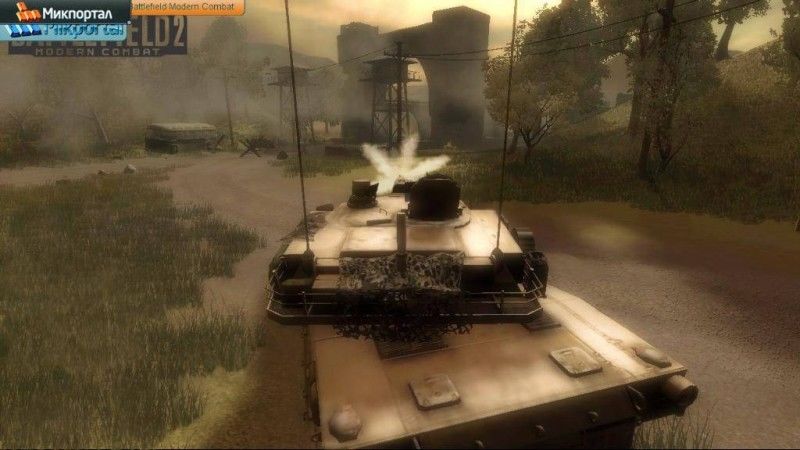Open the orange Battlefield Modern Combat tab
The height and width of the screenshot is (450, 800).
[186, 7]
